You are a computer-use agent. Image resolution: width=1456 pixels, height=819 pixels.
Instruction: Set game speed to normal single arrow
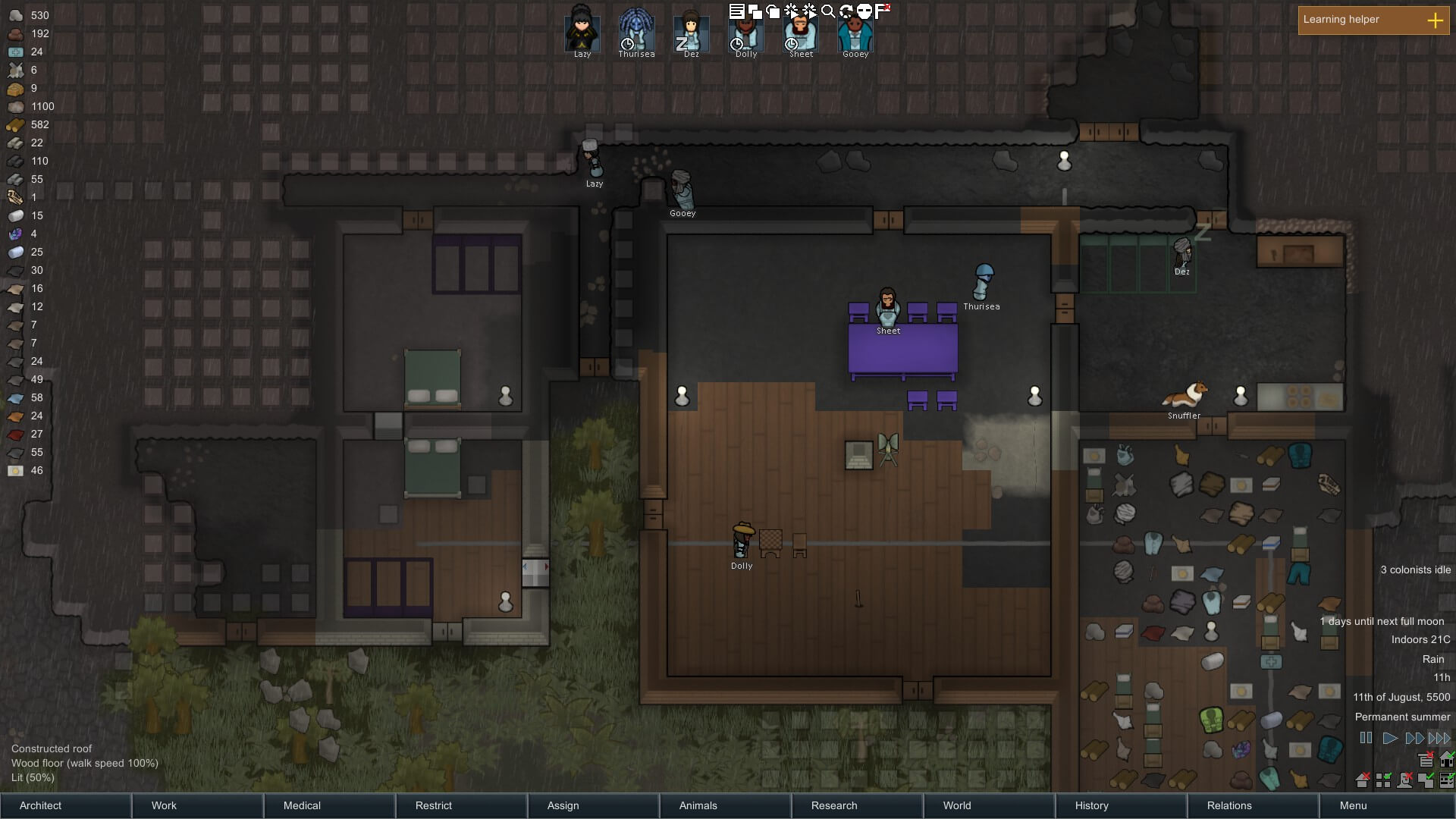1389,738
